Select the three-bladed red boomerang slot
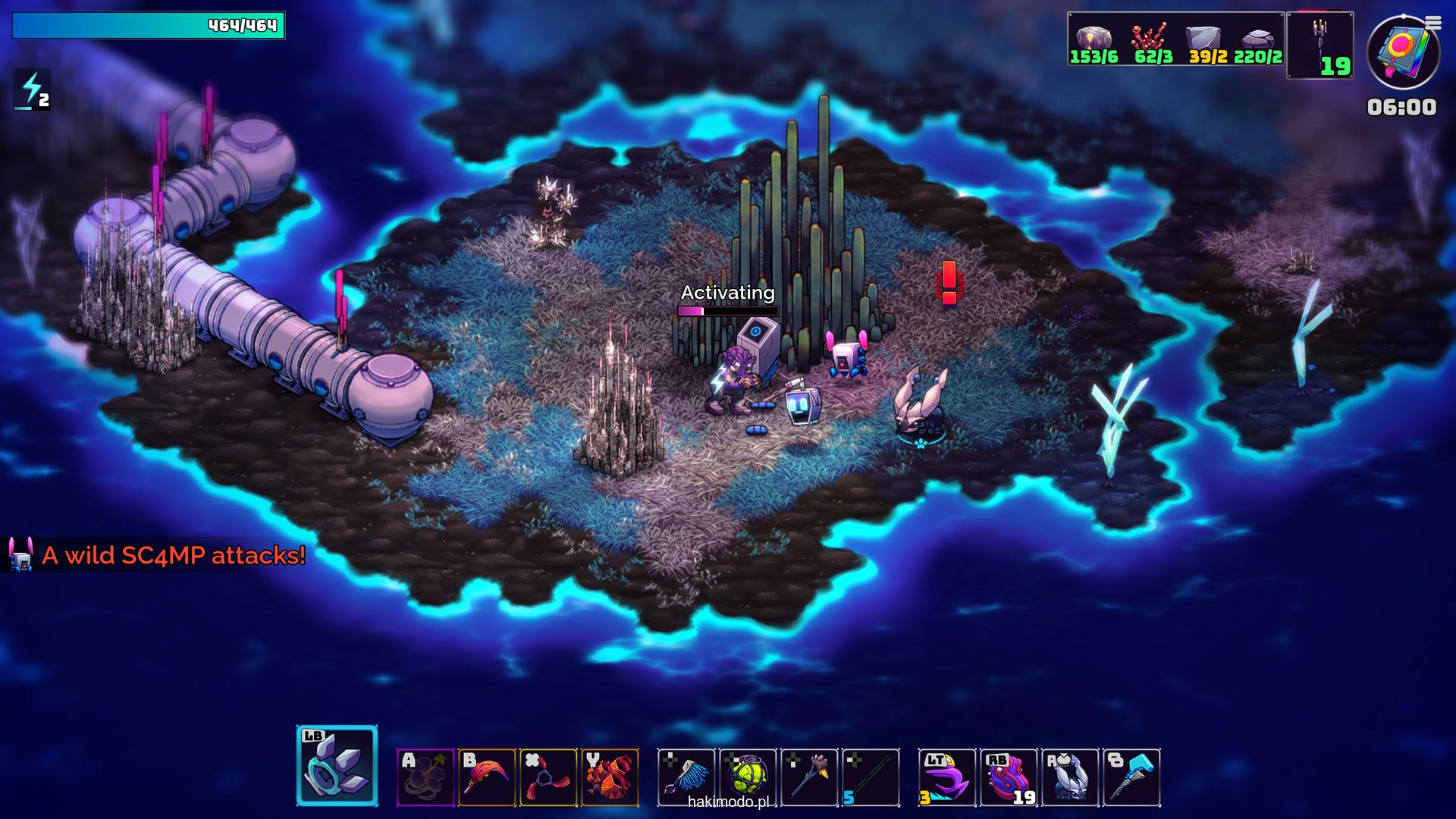 [x=548, y=777]
